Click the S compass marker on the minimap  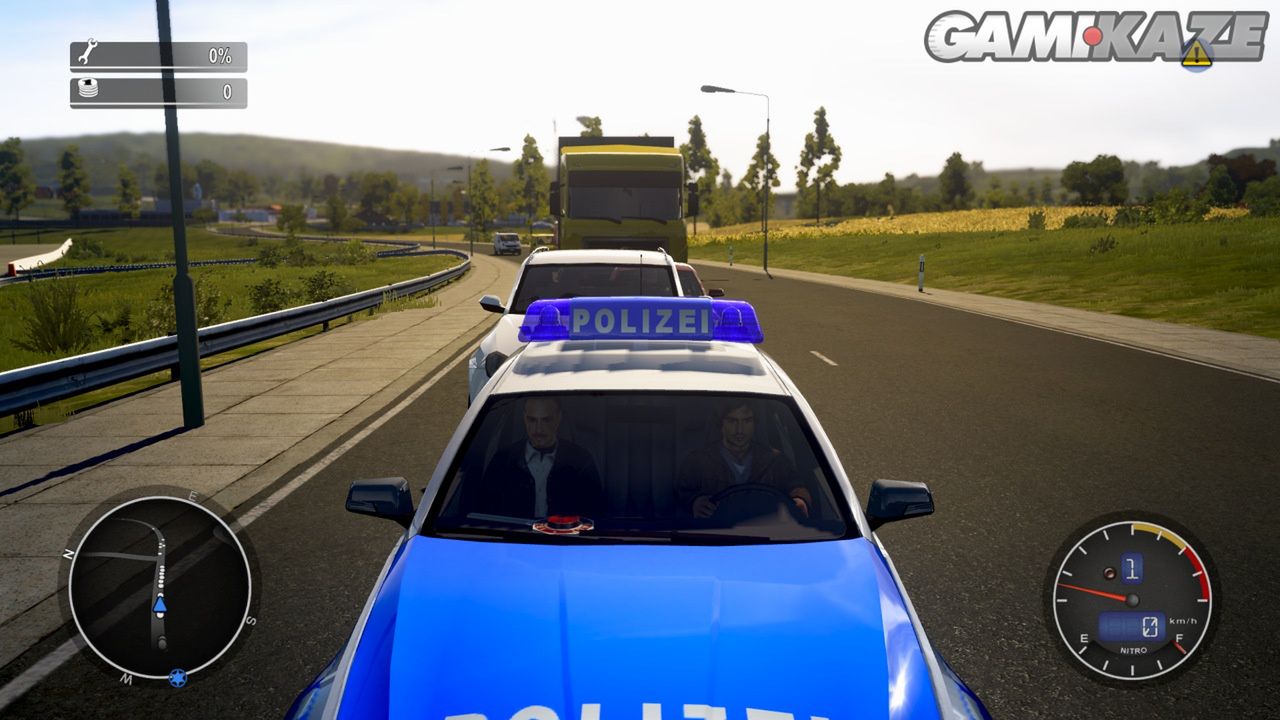[x=250, y=620]
